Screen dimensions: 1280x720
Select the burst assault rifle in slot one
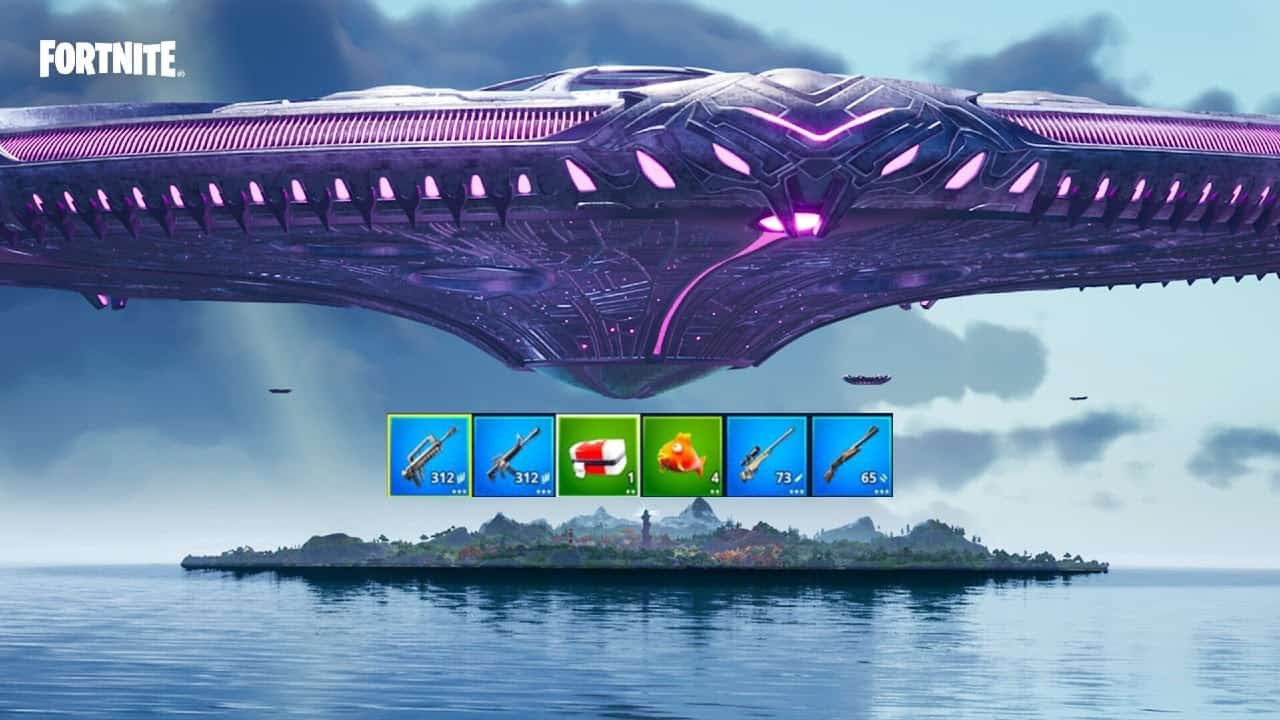point(429,452)
